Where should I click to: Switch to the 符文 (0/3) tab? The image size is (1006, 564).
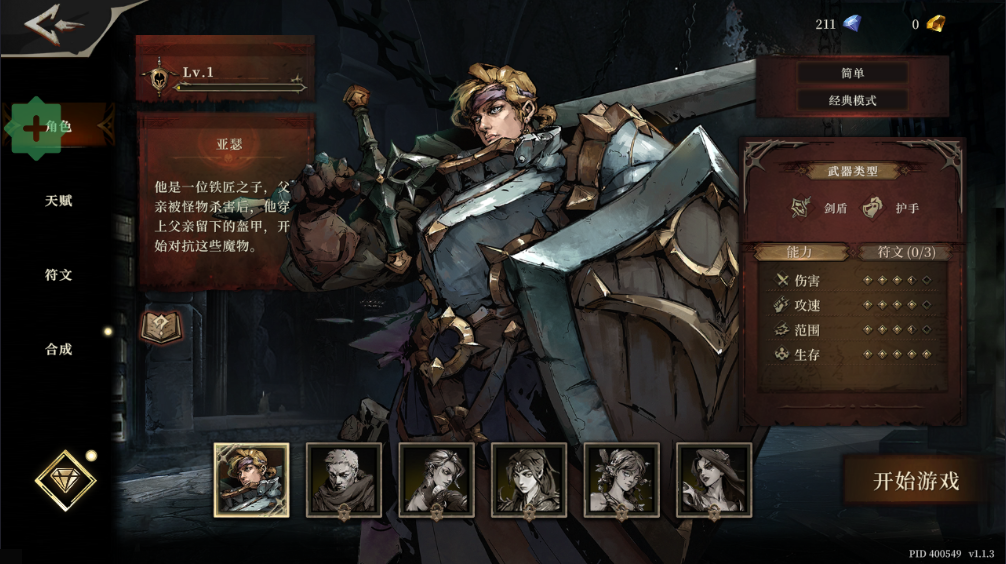pyautogui.click(x=905, y=252)
